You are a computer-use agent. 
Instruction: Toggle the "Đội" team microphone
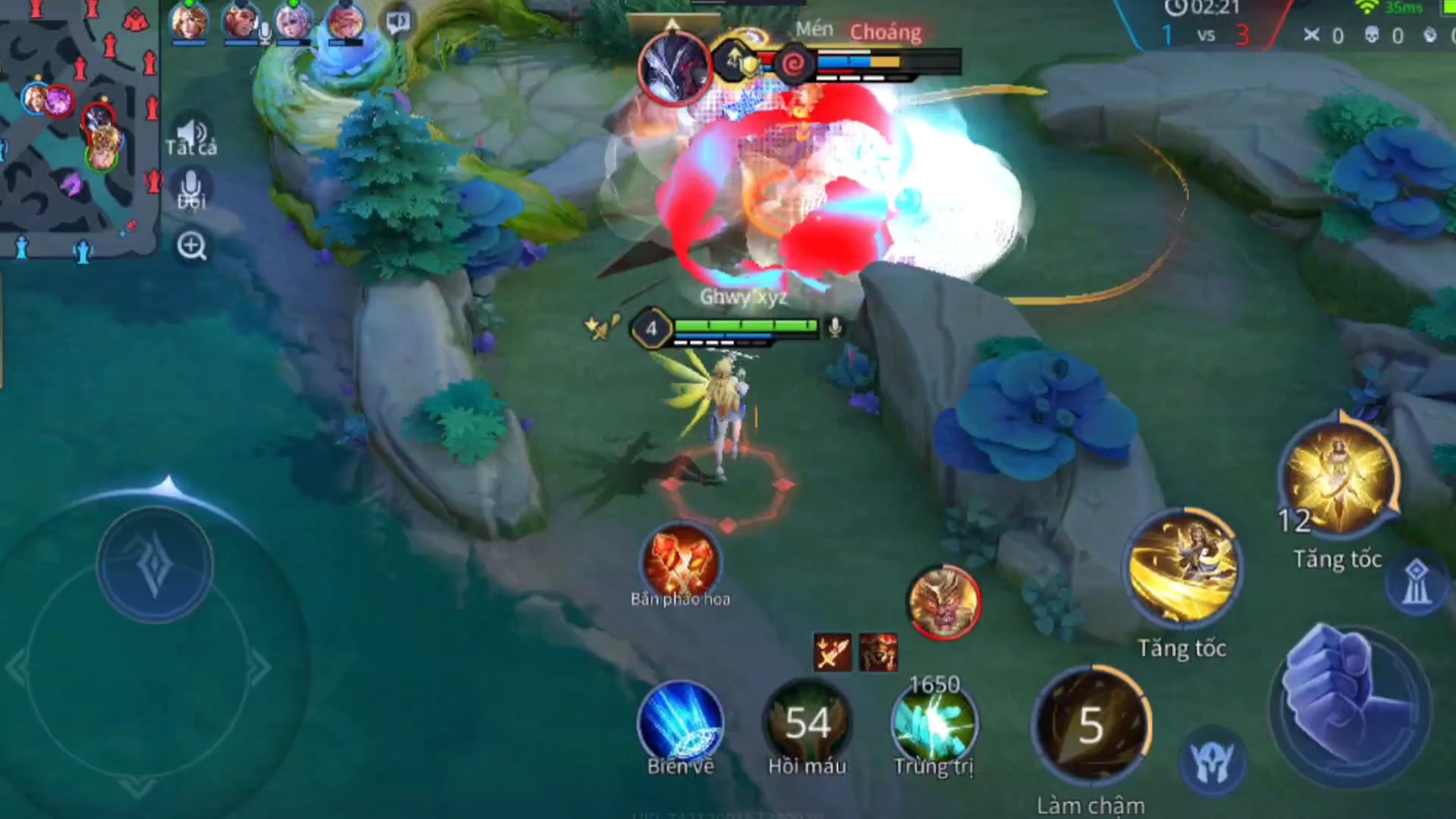tap(191, 190)
